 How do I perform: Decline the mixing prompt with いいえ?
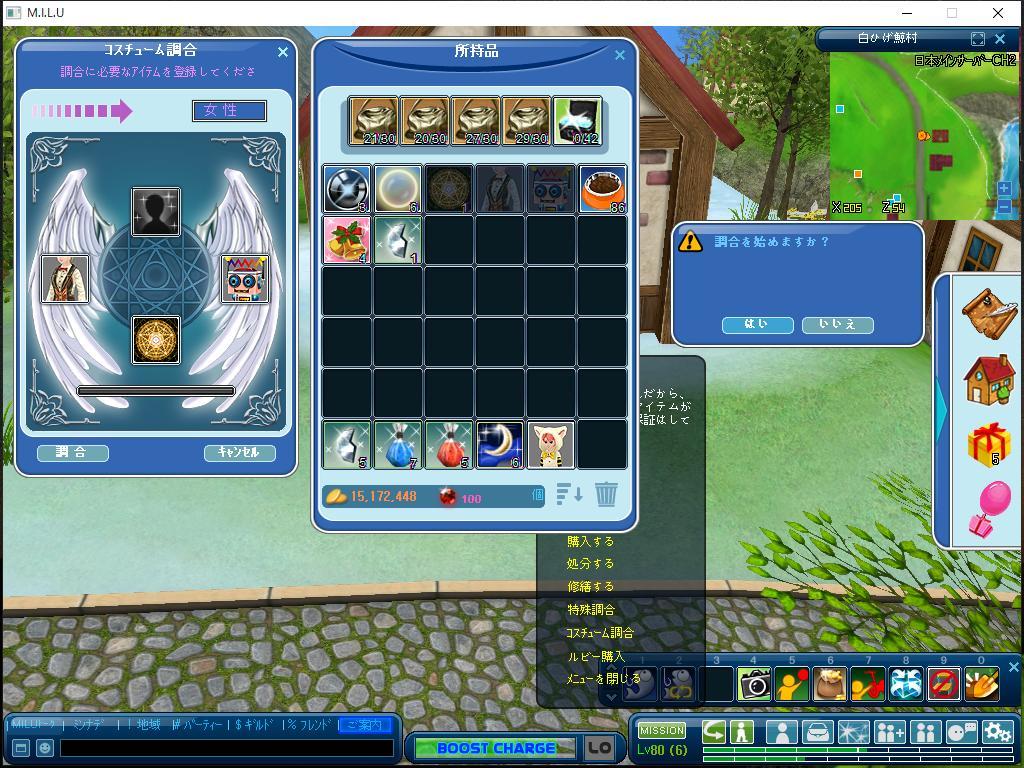[x=837, y=325]
